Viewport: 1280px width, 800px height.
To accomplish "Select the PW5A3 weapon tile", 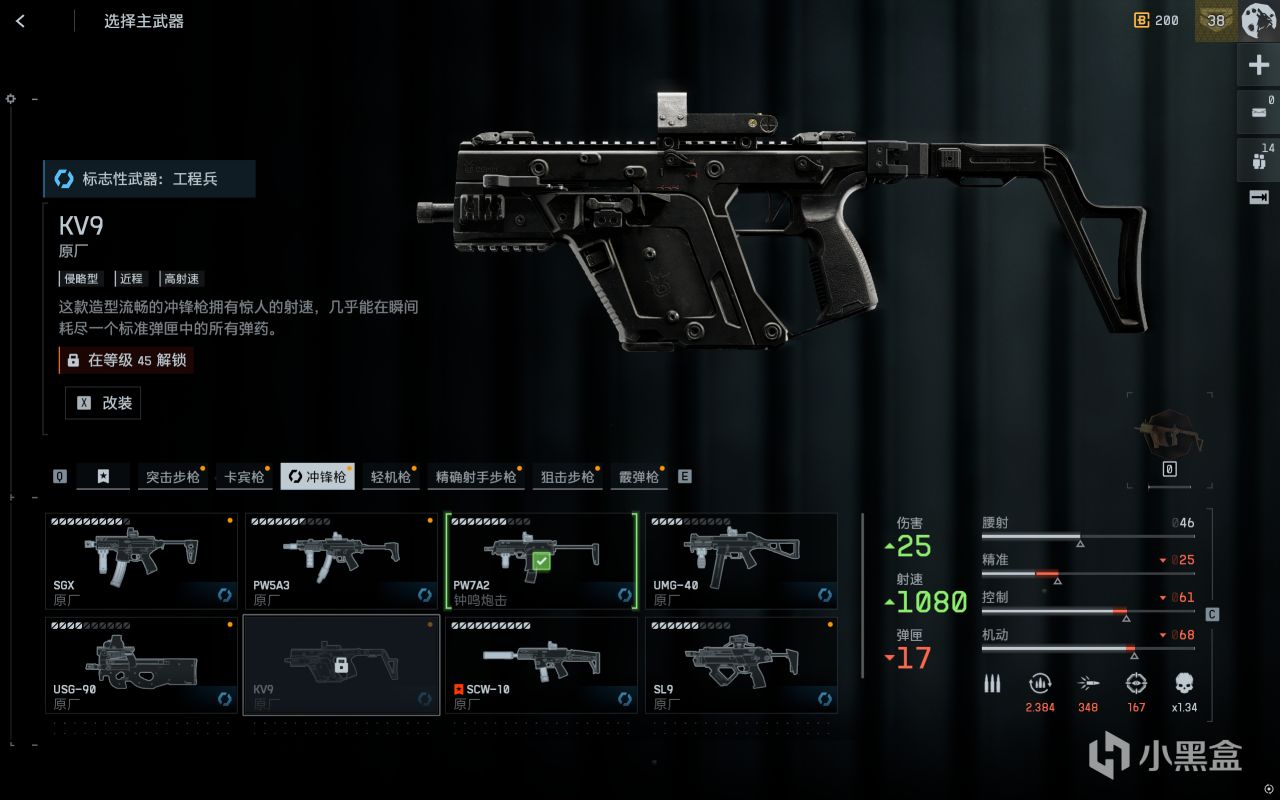I will (341, 561).
